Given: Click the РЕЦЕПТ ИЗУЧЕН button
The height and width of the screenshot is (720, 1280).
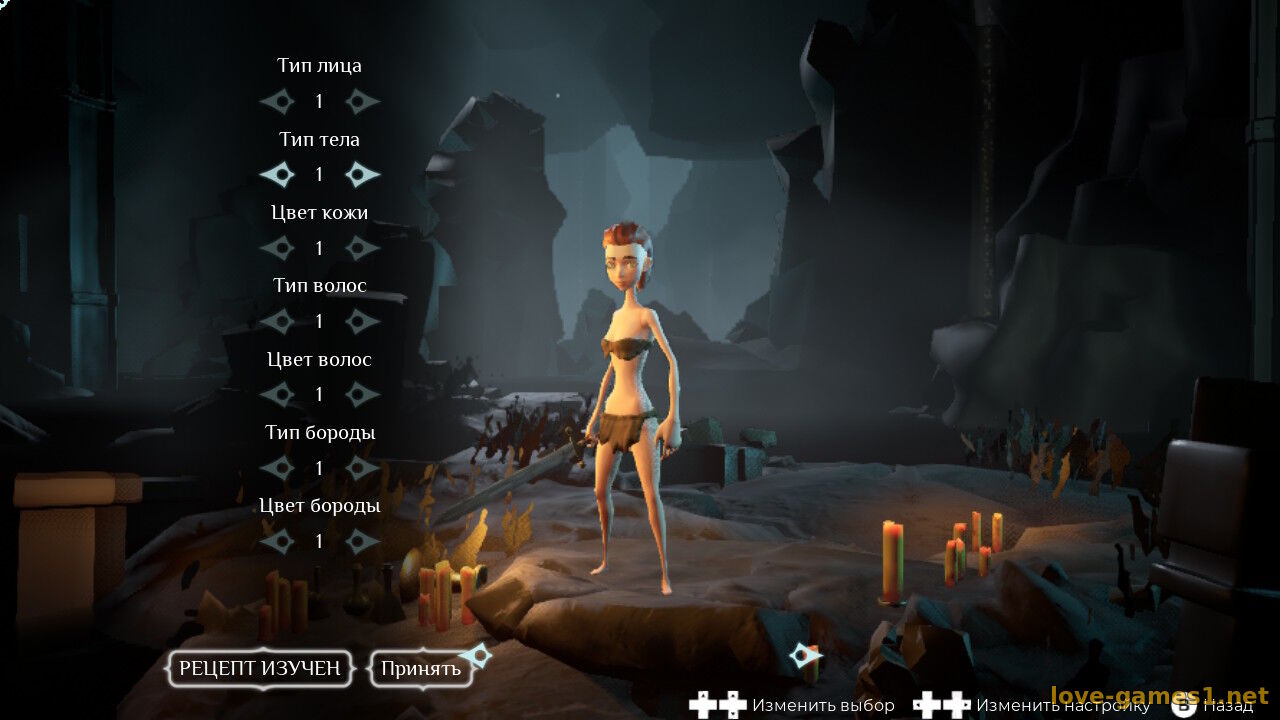Looking at the screenshot, I should pyautogui.click(x=260, y=669).
